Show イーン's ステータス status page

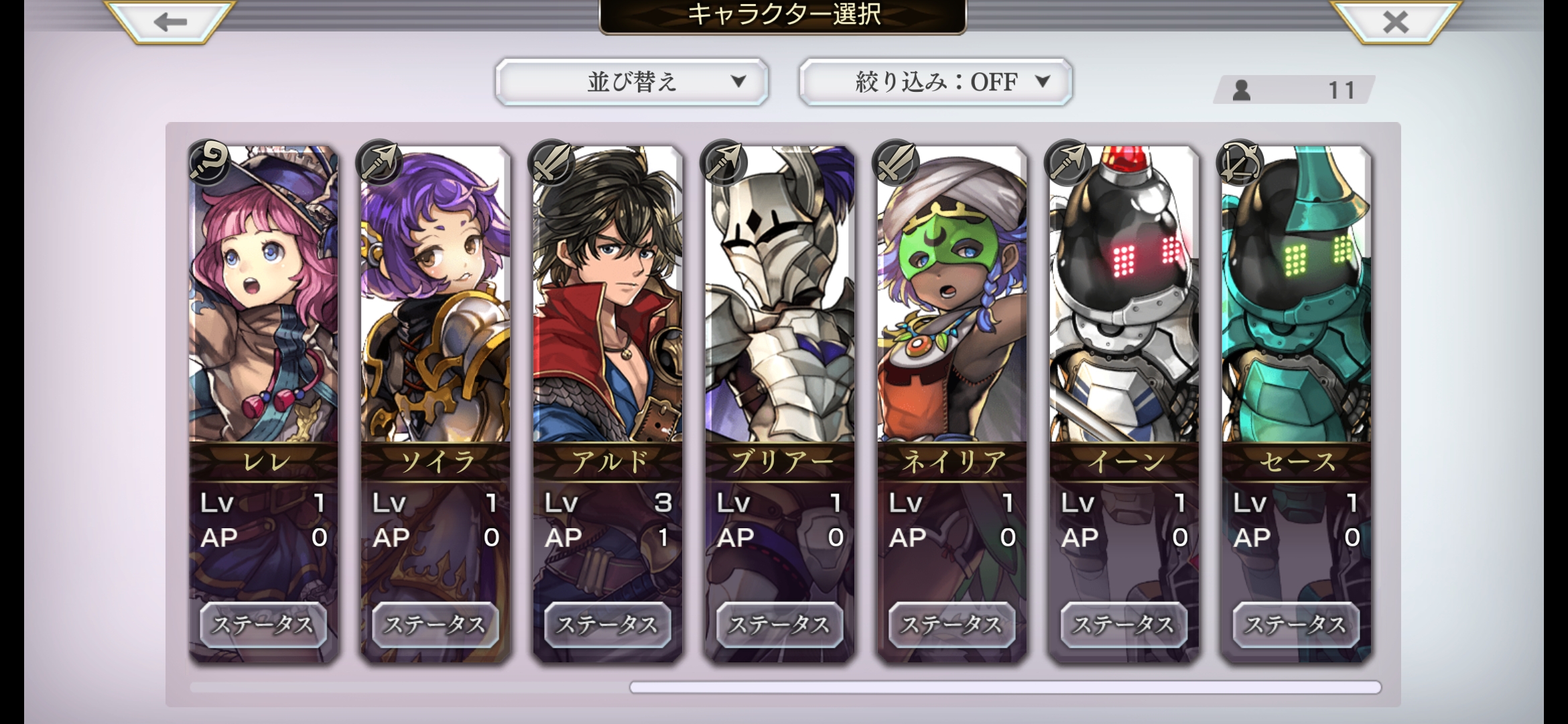pos(1124,625)
